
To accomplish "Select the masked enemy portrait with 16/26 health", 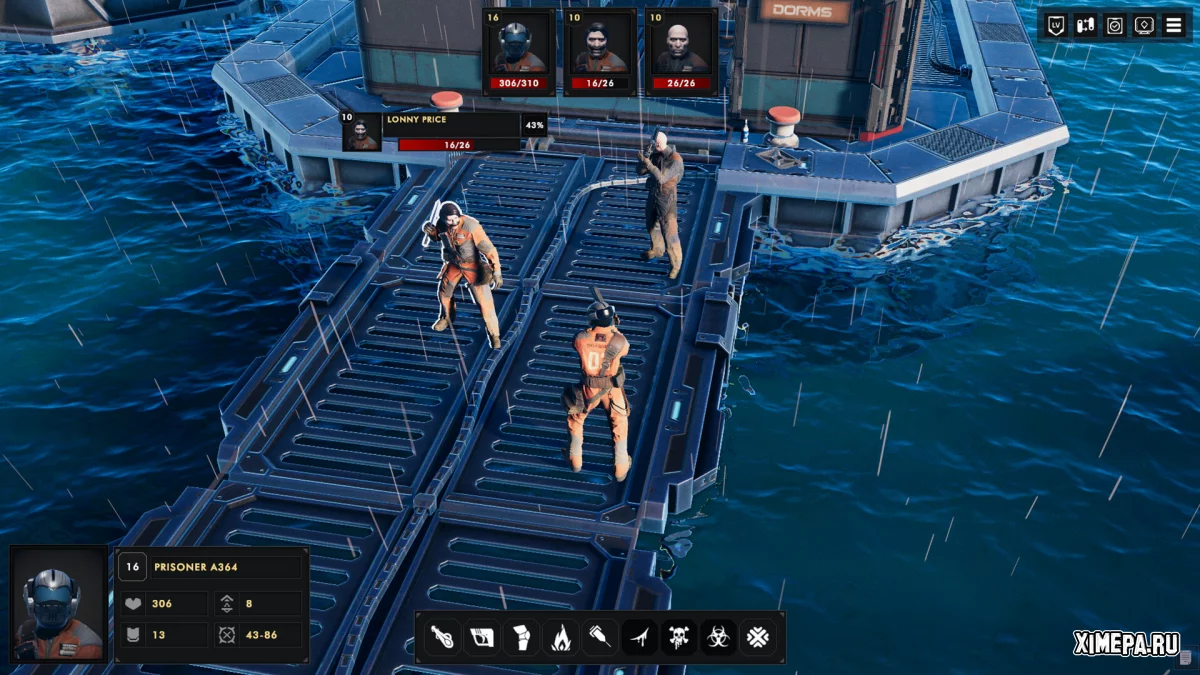I will pyautogui.click(x=599, y=48).
